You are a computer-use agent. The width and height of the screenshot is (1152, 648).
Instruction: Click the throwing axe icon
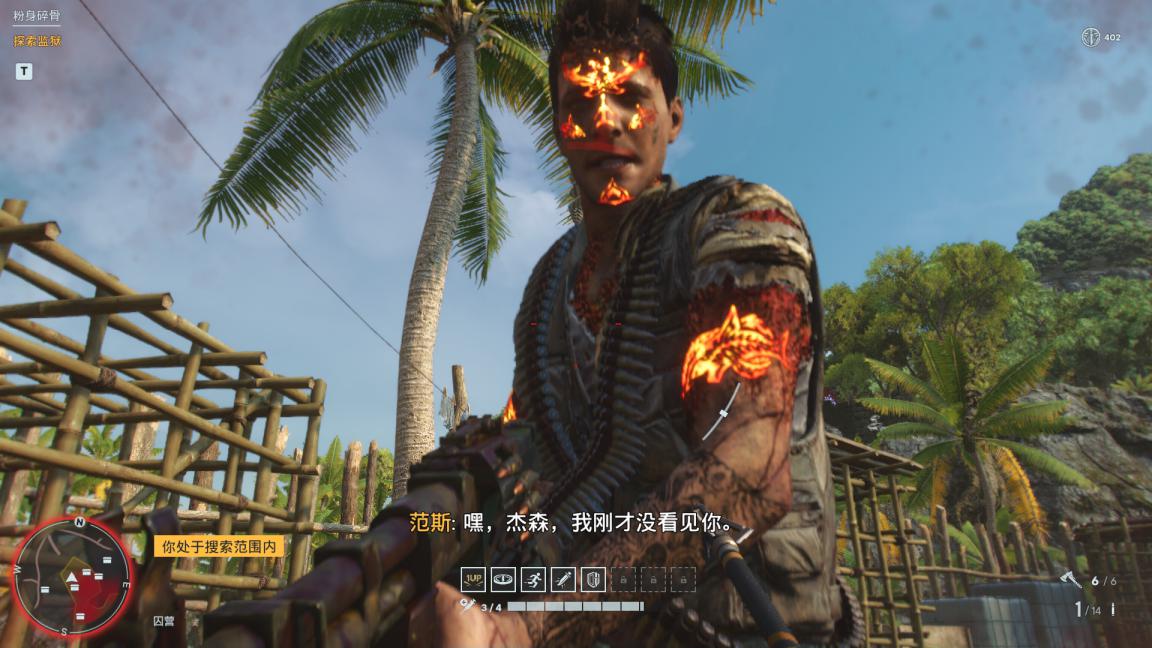pyautogui.click(x=1071, y=580)
